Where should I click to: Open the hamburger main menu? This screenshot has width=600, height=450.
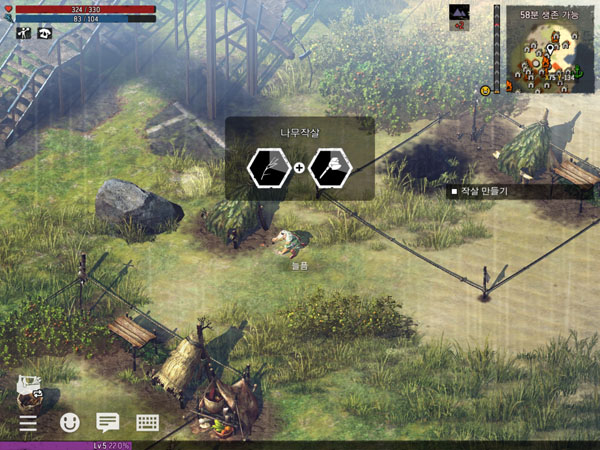coord(28,422)
